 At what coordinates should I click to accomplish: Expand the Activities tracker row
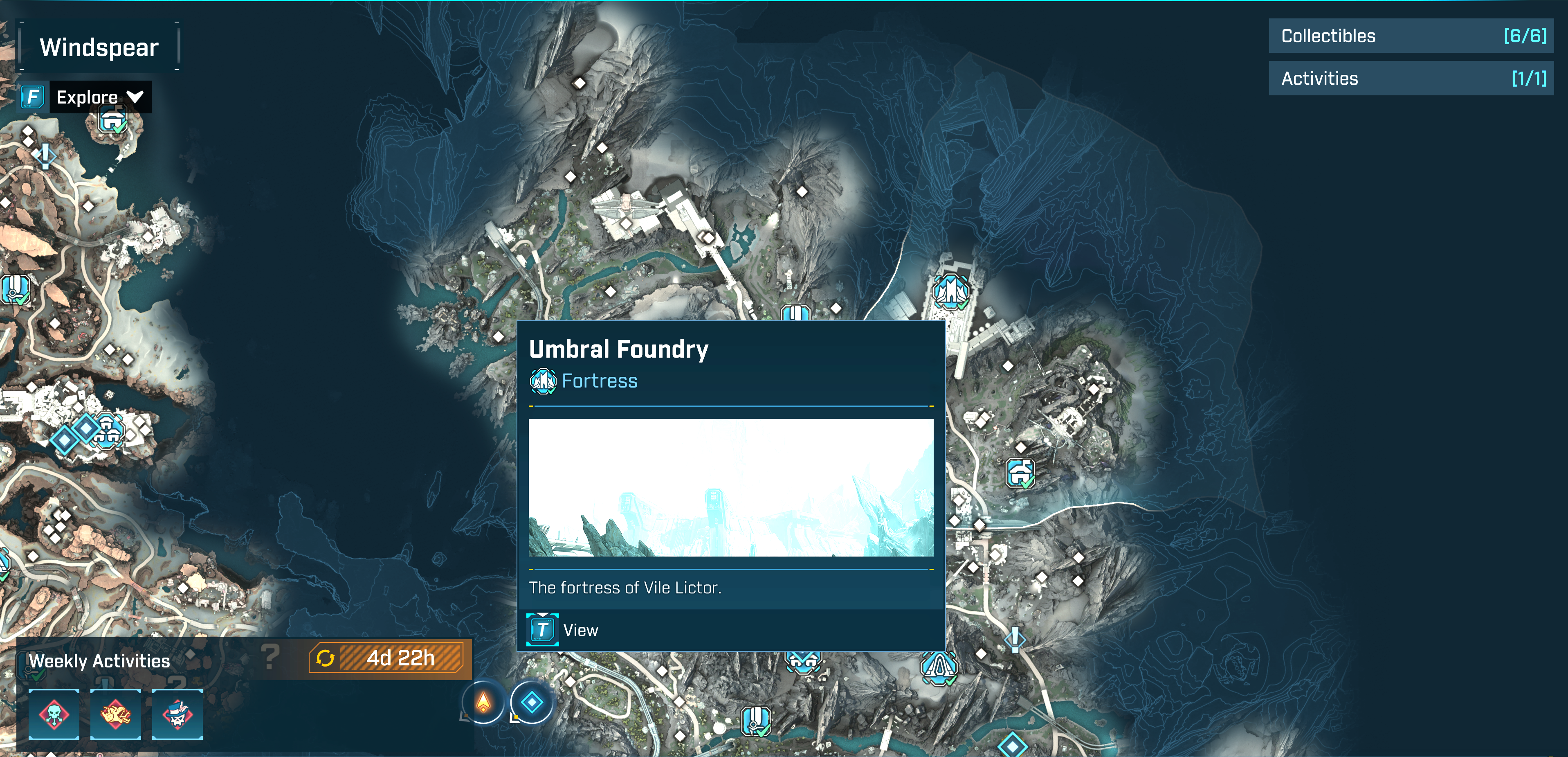pos(1411,79)
